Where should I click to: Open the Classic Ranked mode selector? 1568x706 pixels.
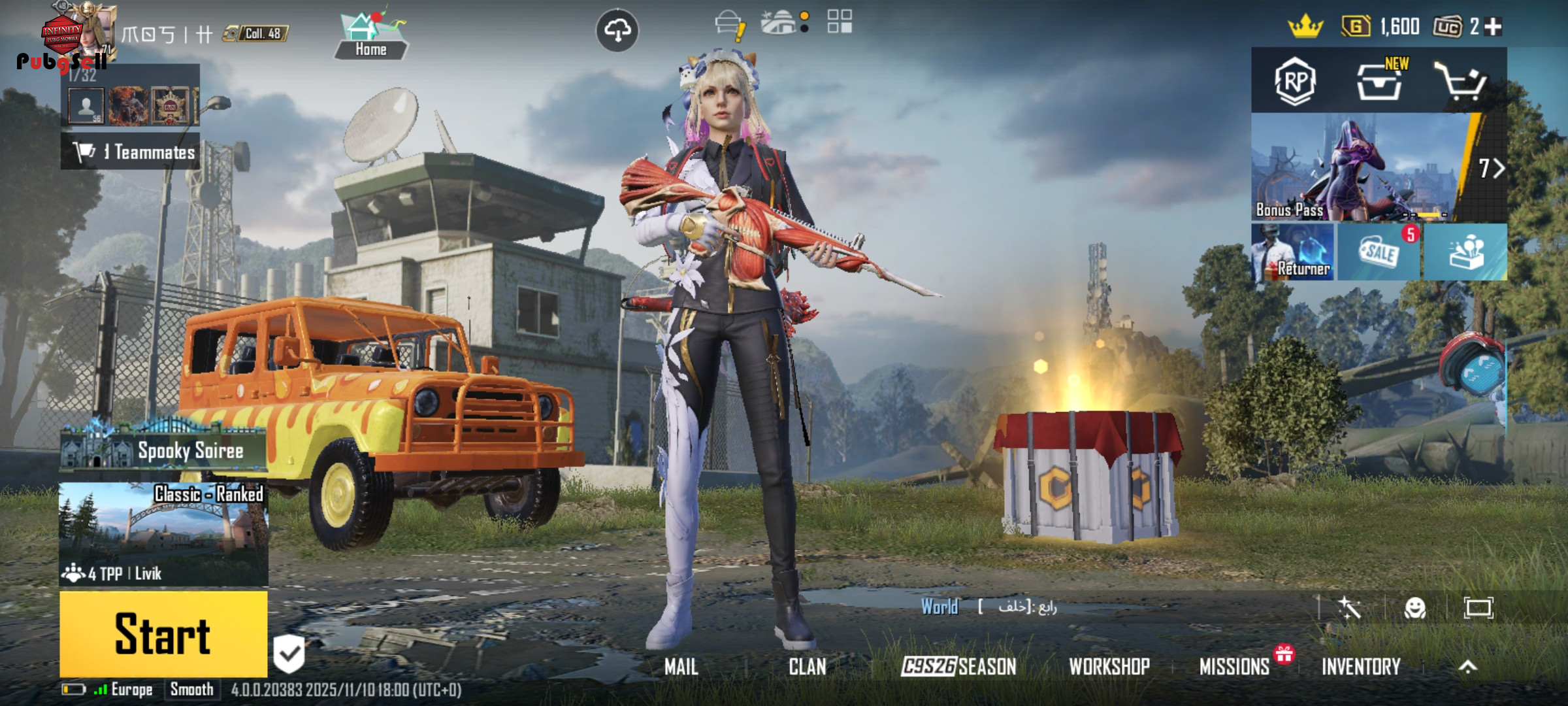pyautogui.click(x=163, y=533)
